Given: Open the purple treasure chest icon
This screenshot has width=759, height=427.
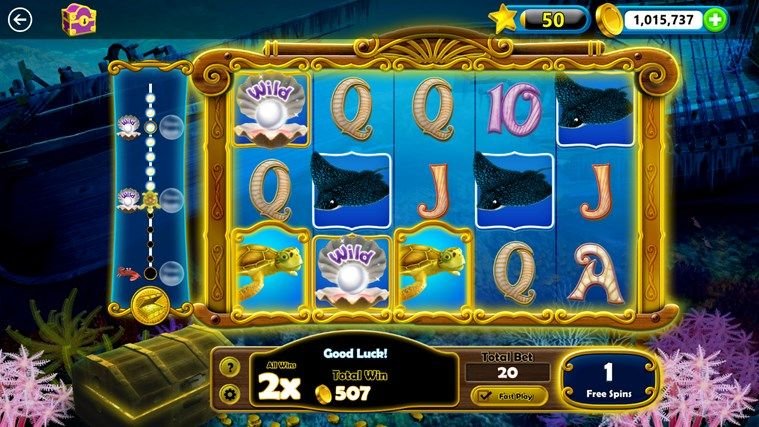Looking at the screenshot, I should 76,18.
